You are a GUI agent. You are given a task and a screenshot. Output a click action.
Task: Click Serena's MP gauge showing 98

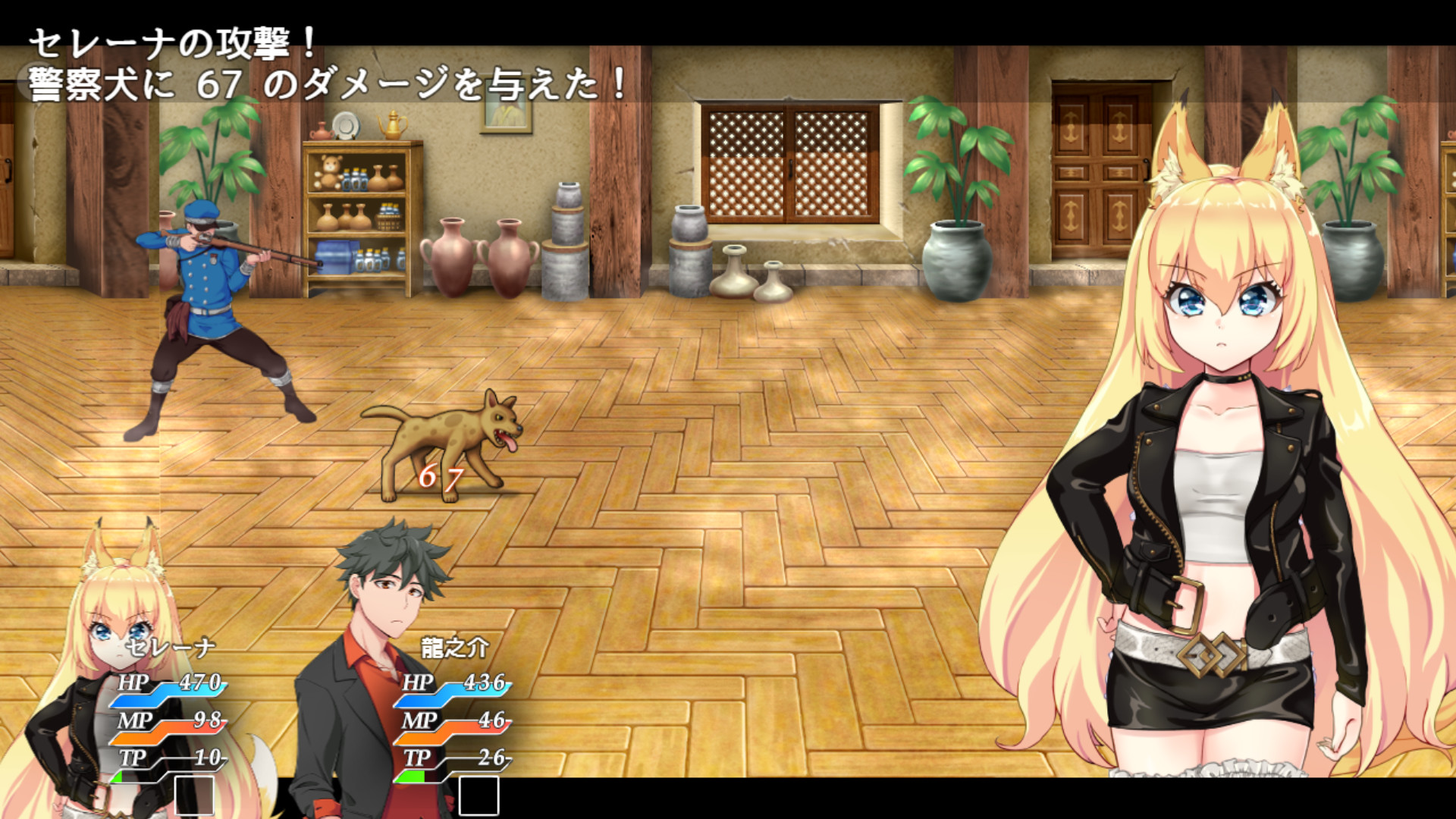171,726
